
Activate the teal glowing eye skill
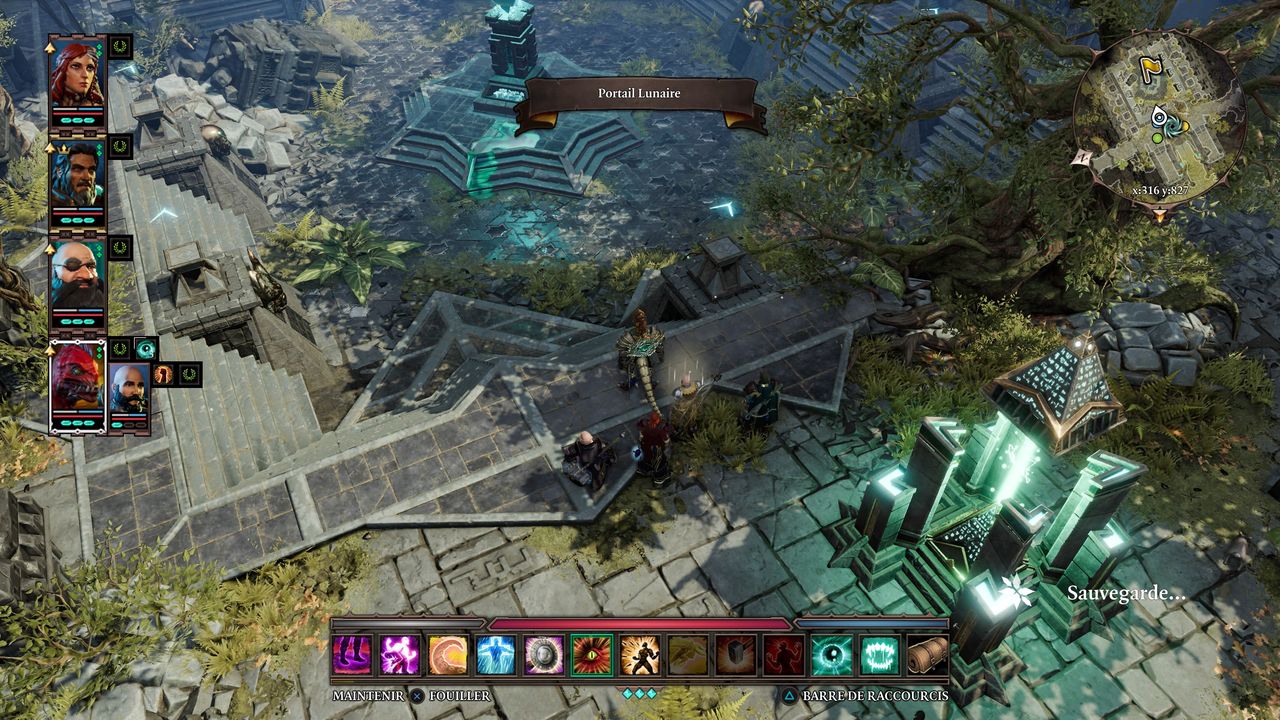click(832, 655)
